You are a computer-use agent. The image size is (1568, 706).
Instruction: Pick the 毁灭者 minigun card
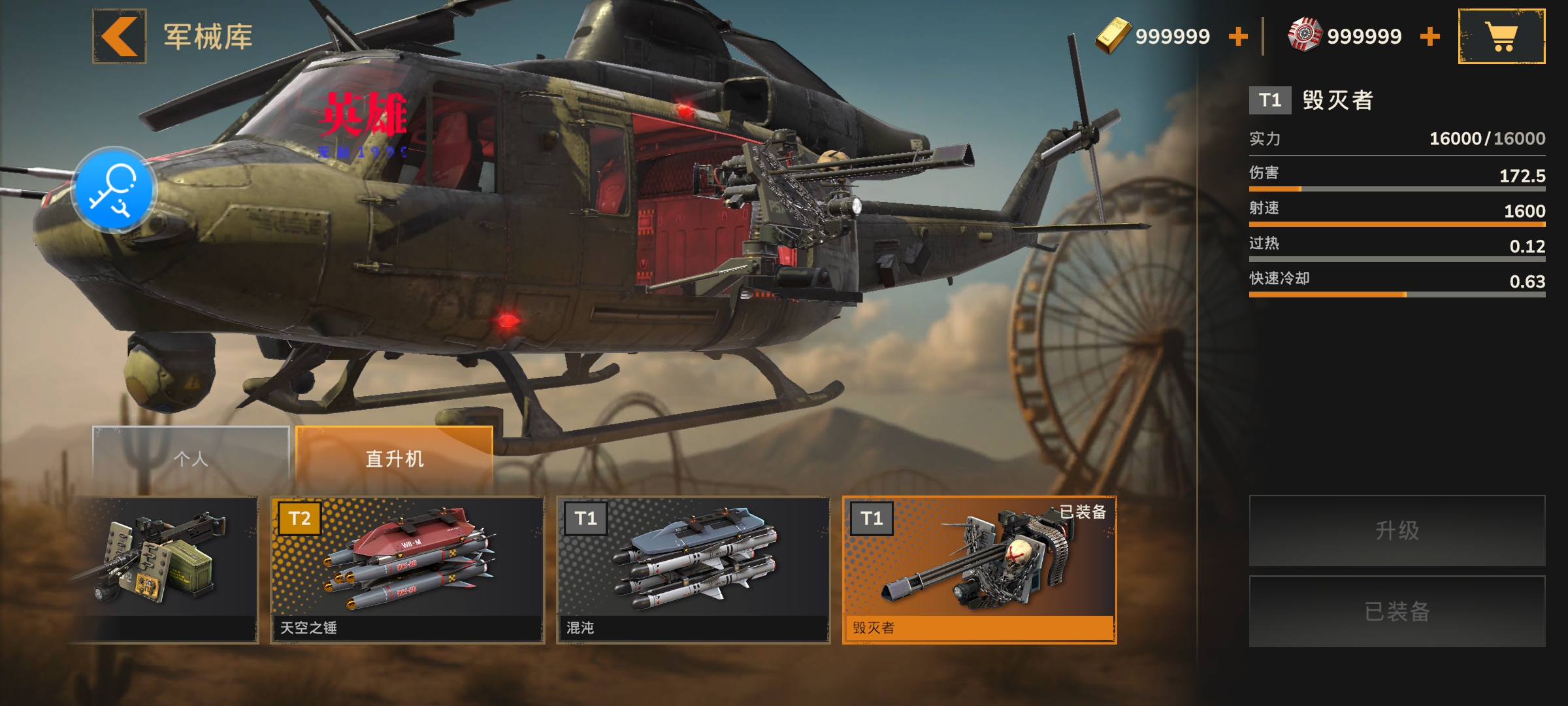[x=979, y=569]
